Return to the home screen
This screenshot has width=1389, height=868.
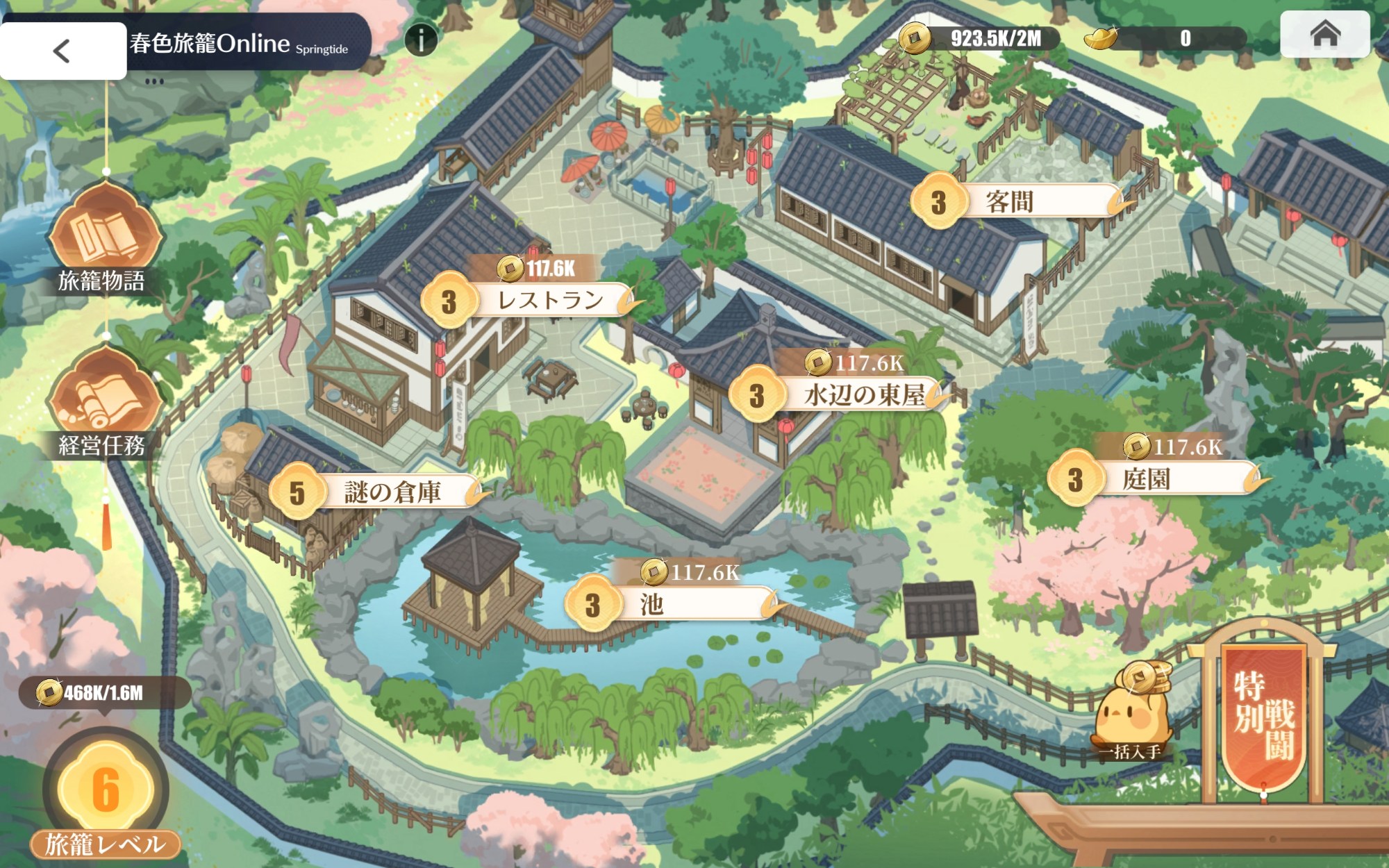tap(1324, 33)
